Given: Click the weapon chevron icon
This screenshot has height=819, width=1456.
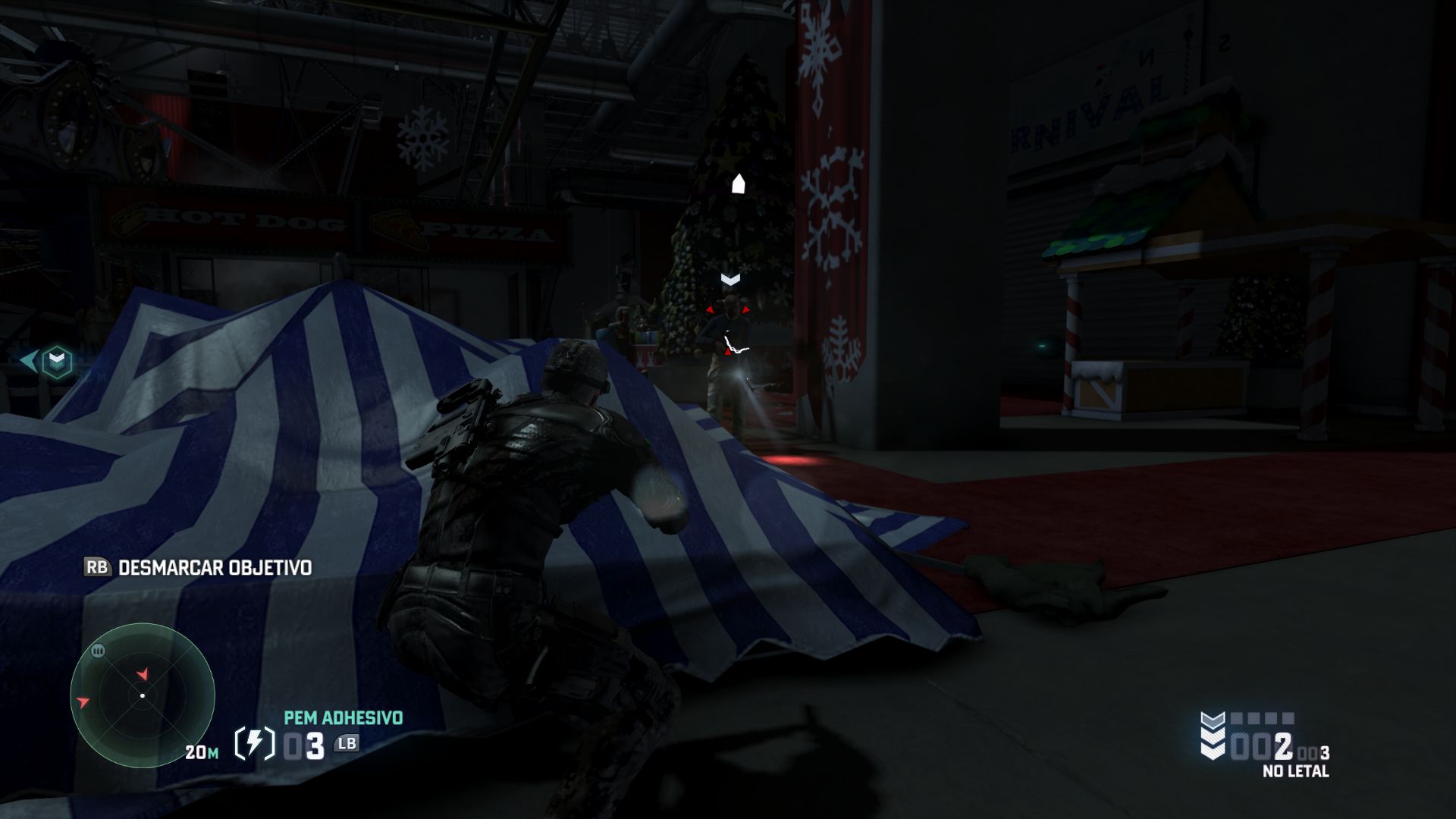Looking at the screenshot, I should tap(1213, 736).
